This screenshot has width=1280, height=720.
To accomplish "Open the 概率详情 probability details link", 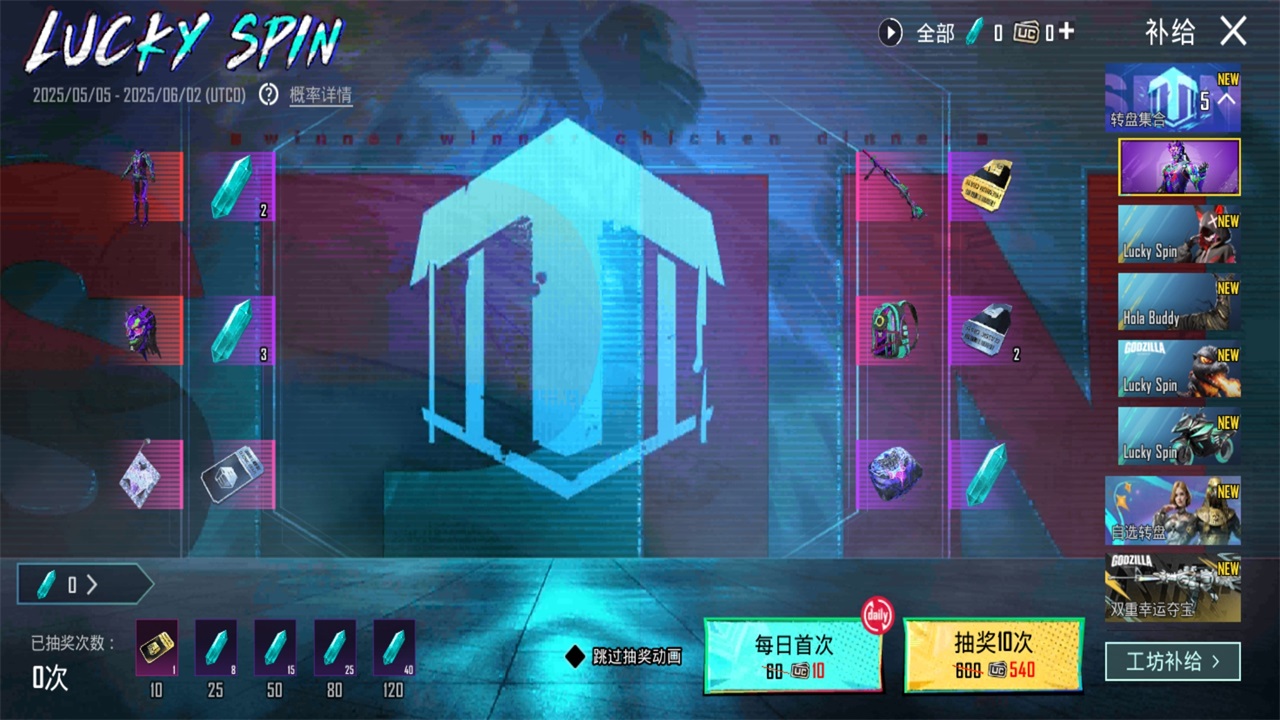I will point(320,95).
